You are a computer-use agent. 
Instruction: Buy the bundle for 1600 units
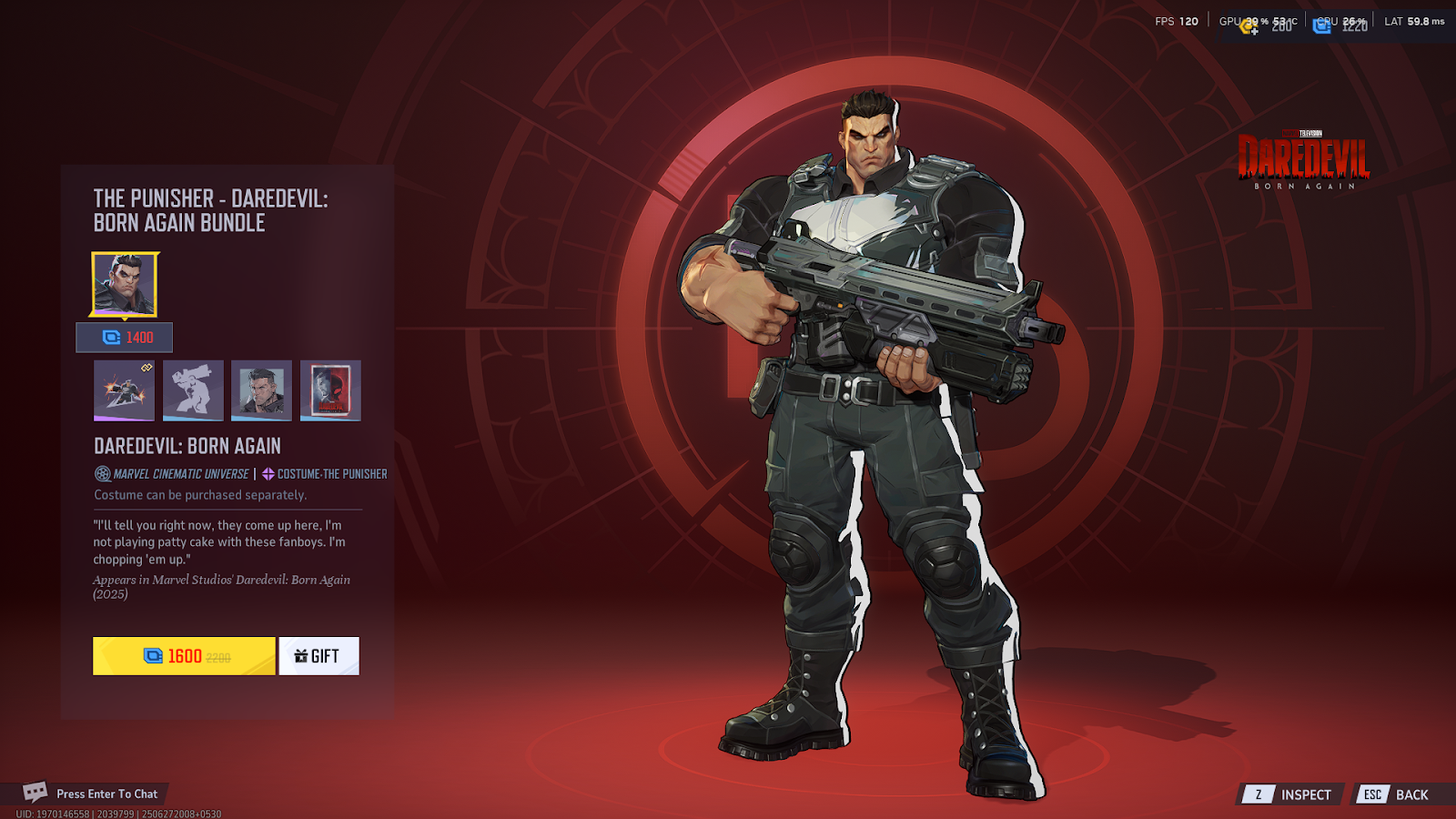coord(184,656)
